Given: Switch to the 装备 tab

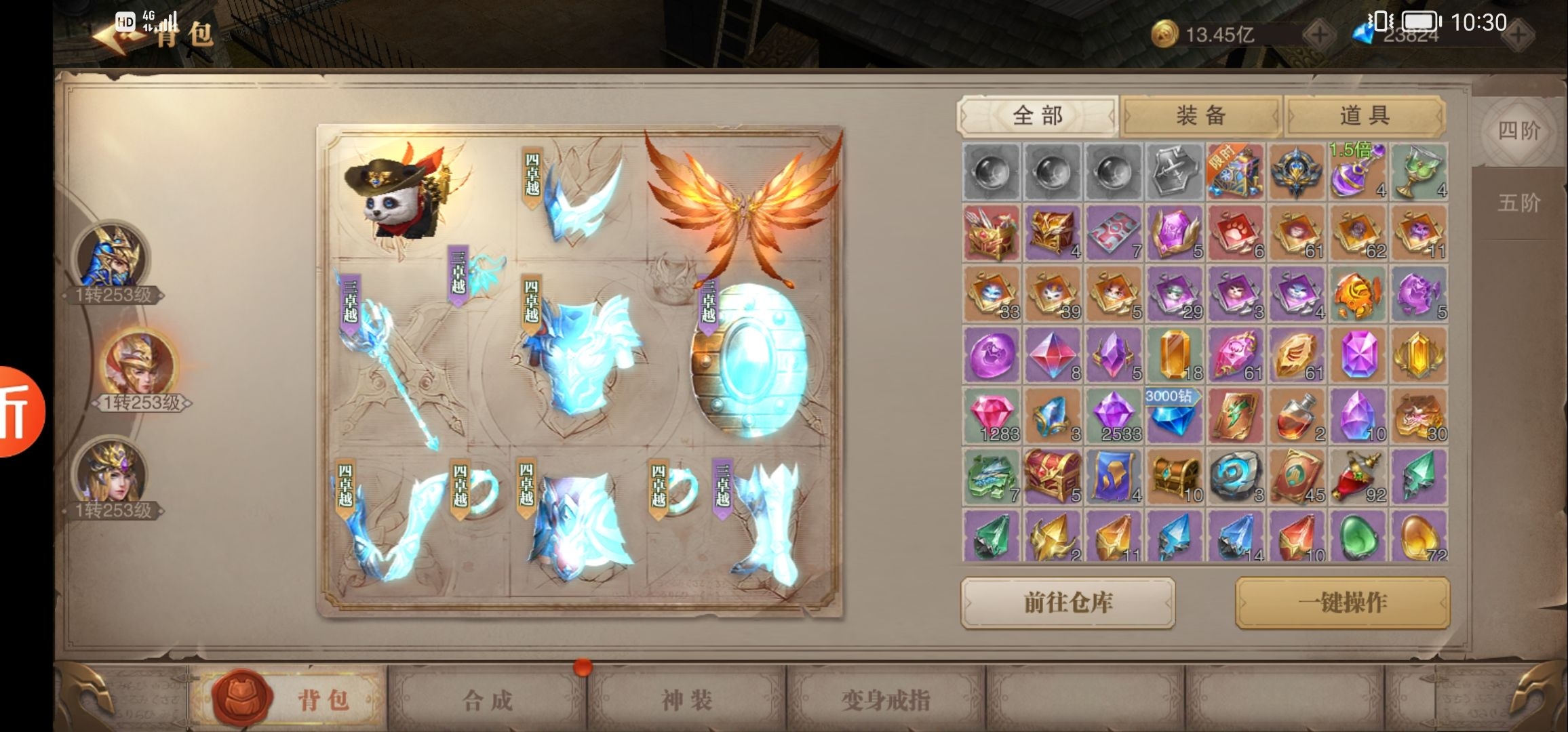Looking at the screenshot, I should point(1200,116).
